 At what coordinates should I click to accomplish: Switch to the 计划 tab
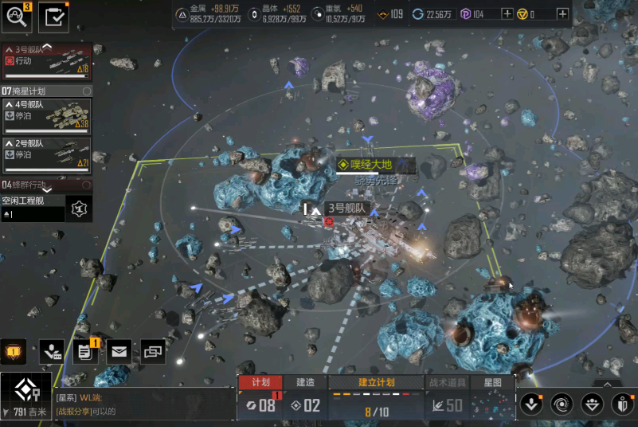(x=260, y=382)
